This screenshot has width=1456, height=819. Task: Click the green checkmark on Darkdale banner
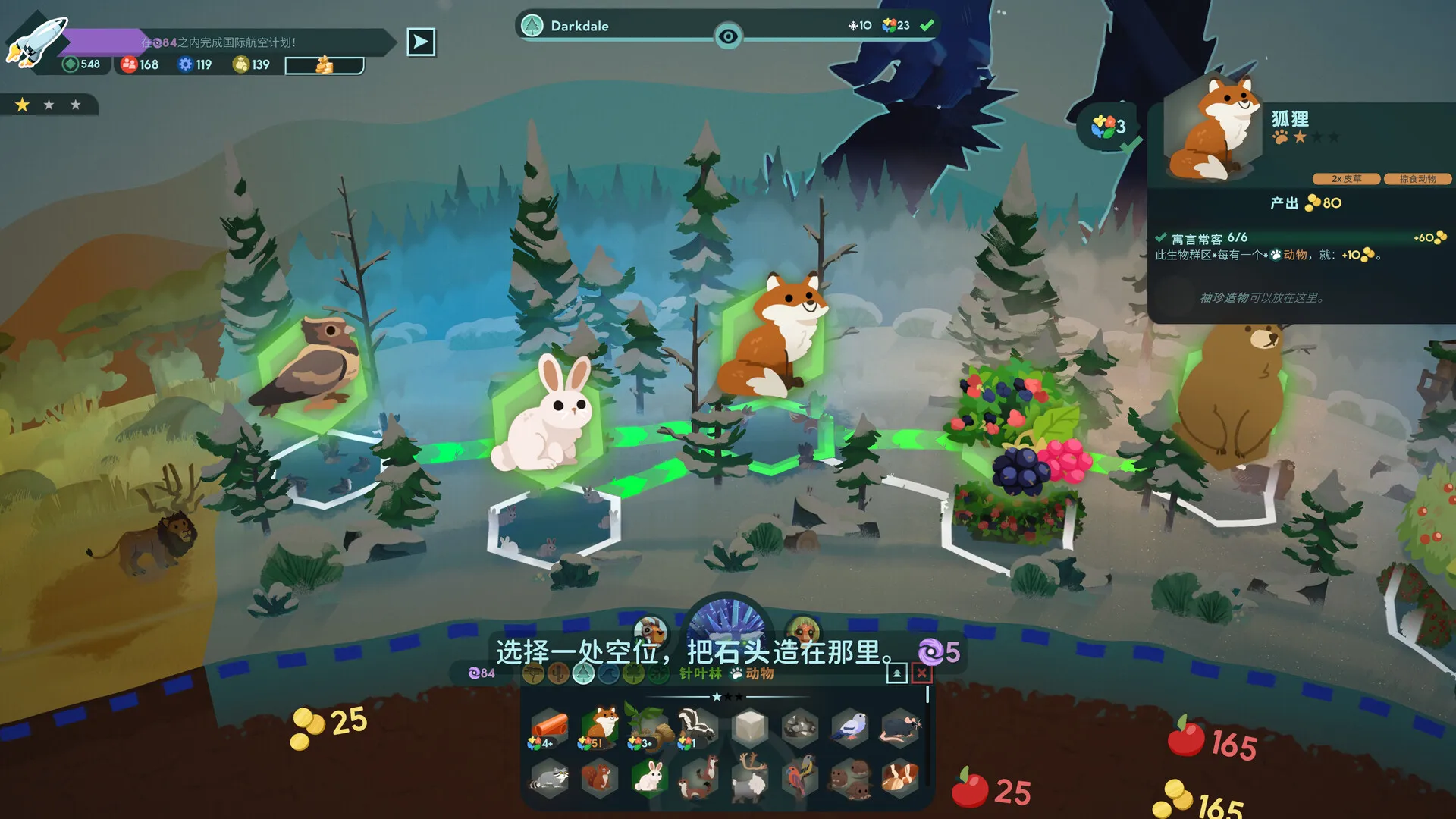coord(927,24)
